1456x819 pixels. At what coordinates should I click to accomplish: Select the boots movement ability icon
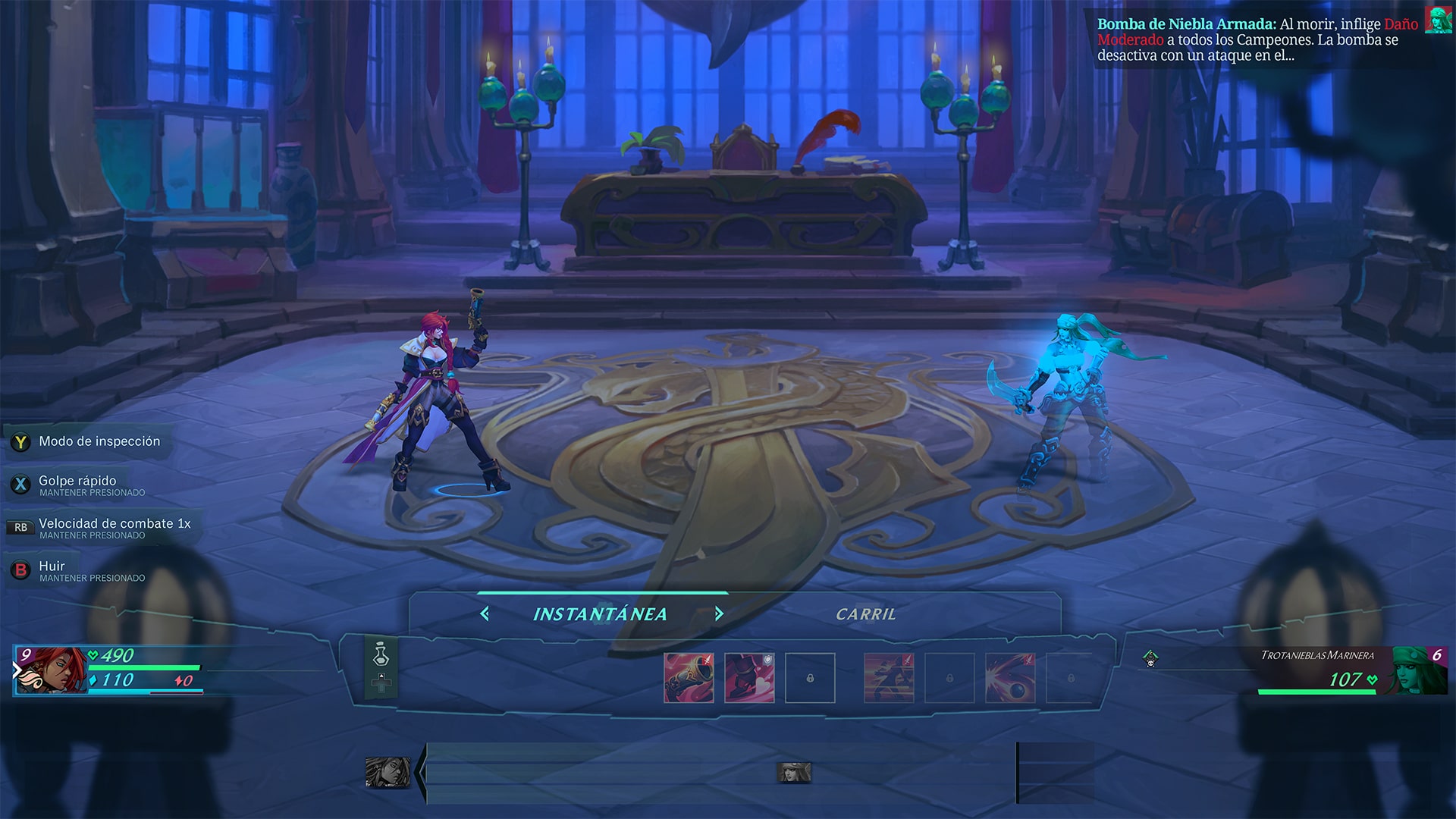[x=749, y=678]
